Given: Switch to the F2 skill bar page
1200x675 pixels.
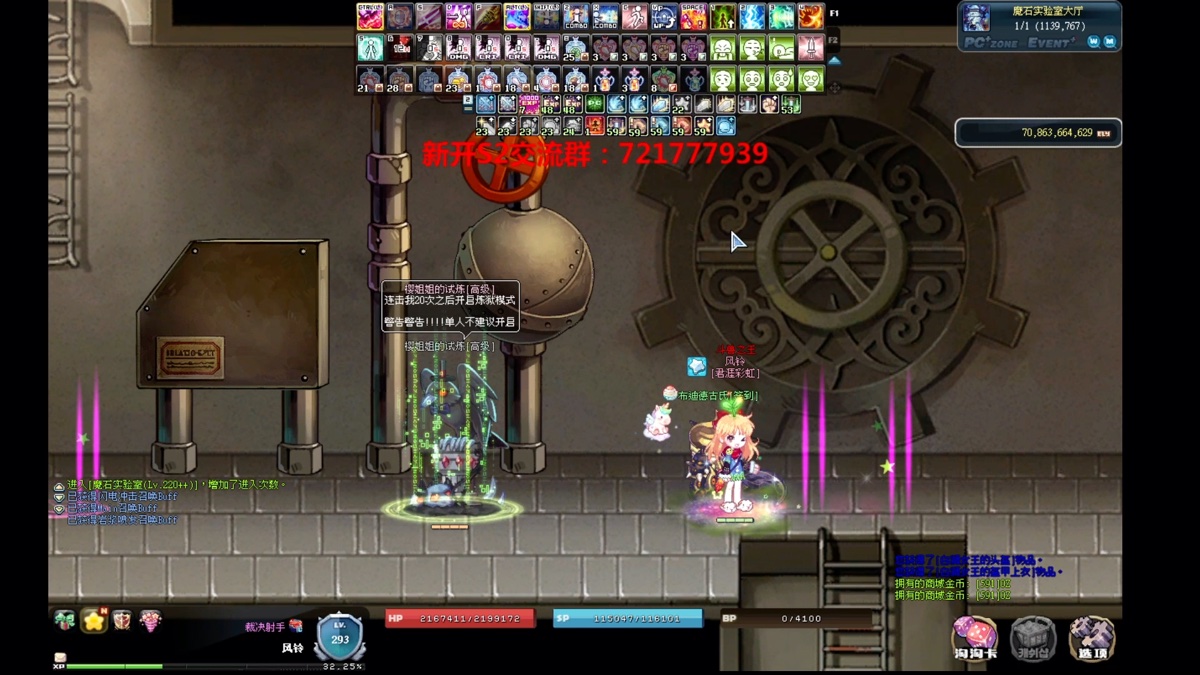Looking at the screenshot, I should tap(834, 40).
